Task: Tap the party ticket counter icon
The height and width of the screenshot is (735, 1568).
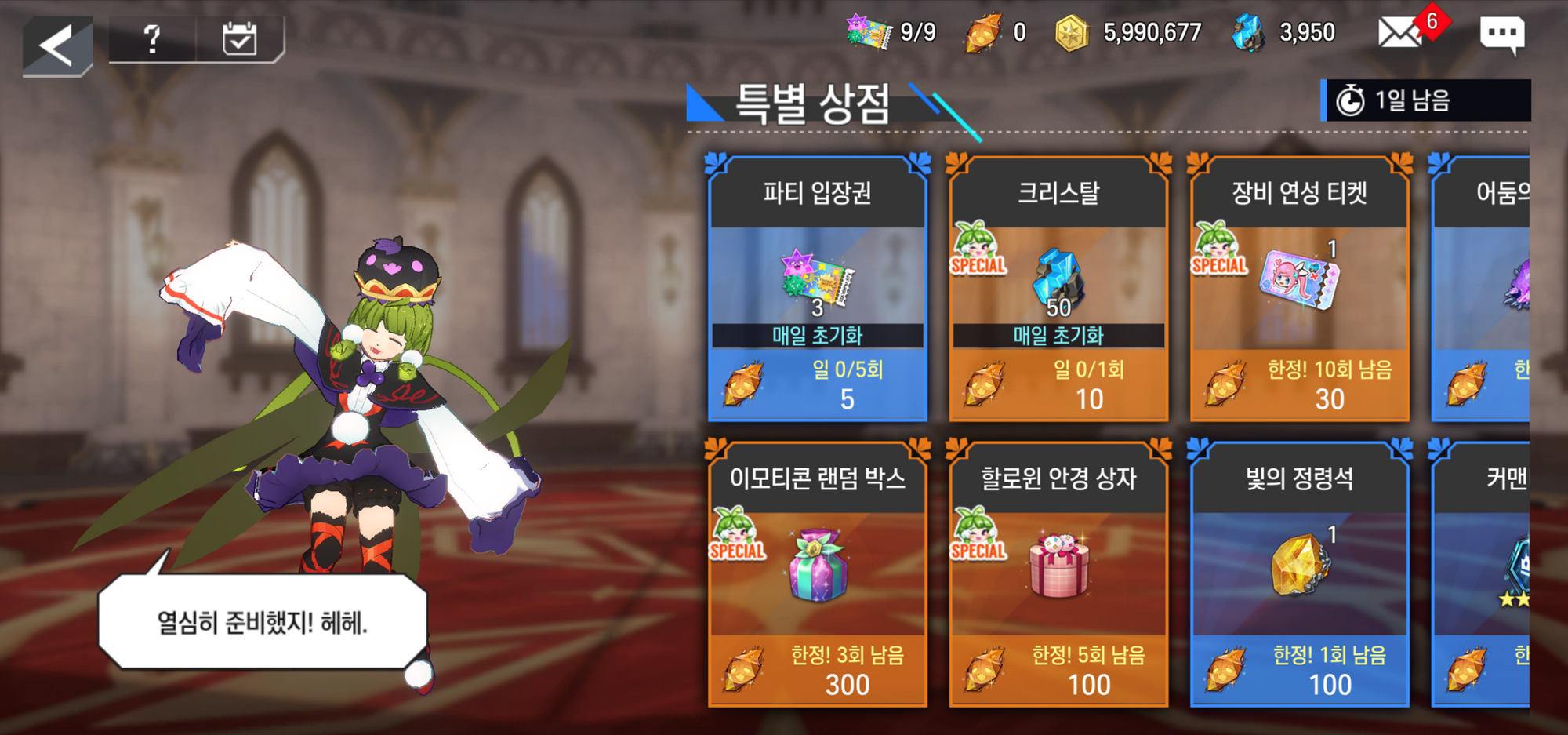Action: pos(869,32)
